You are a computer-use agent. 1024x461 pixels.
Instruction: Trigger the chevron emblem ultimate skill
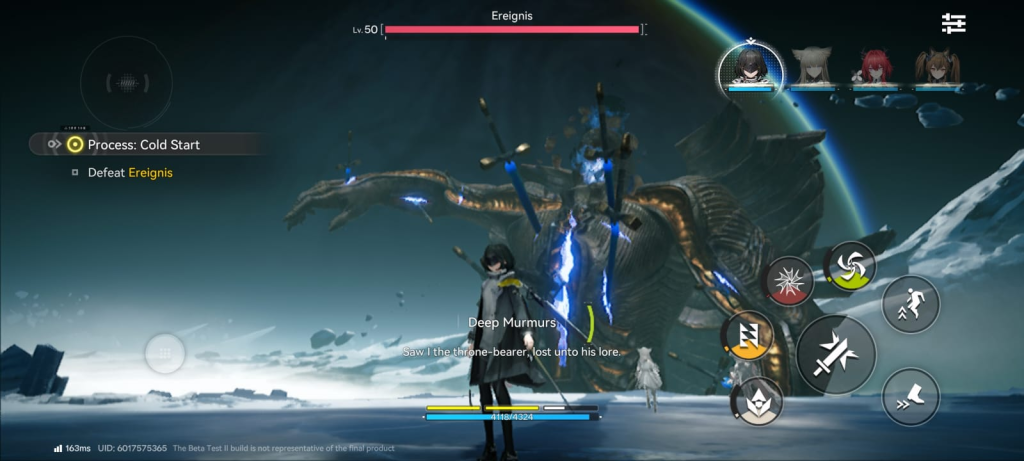coord(757,400)
